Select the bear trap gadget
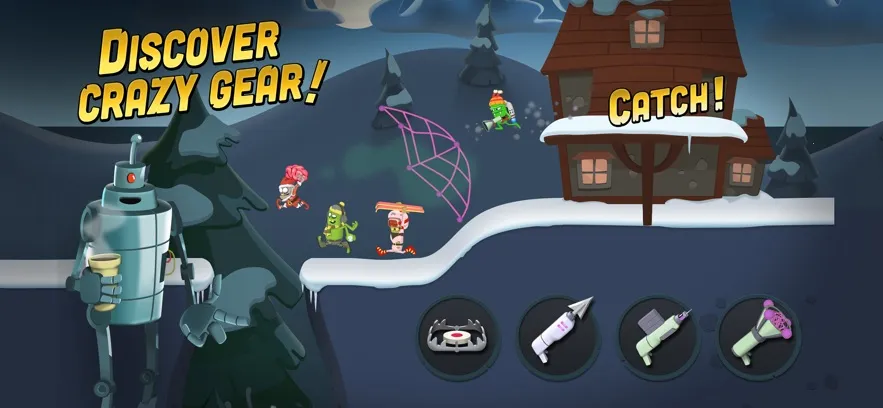Viewport: 883px width, 408px height. [x=457, y=336]
